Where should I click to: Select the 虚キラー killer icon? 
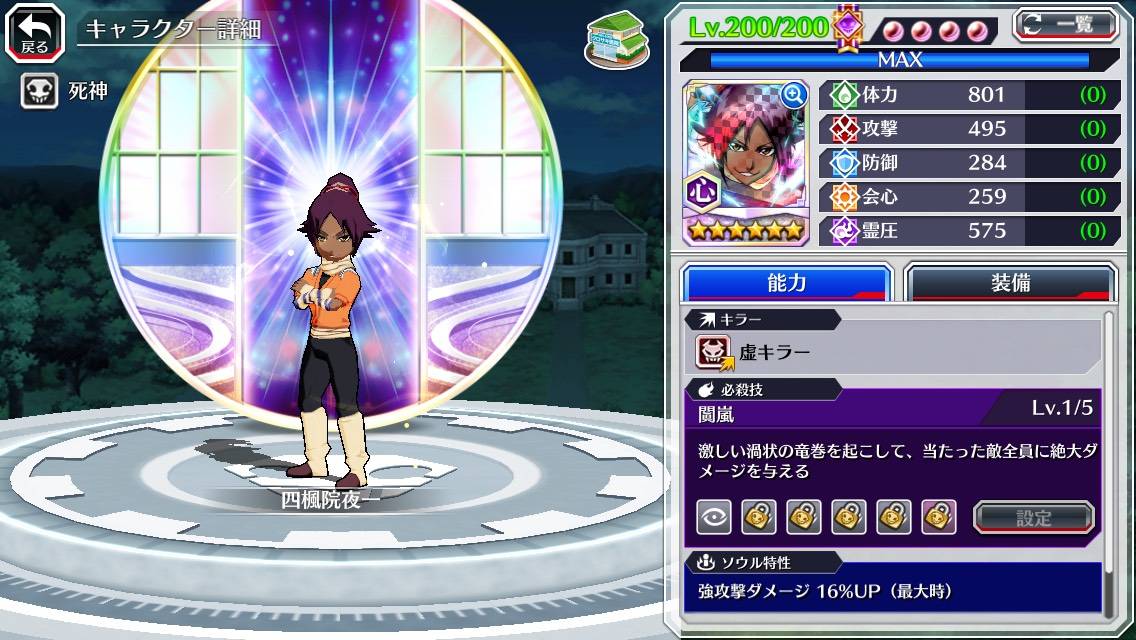(x=714, y=352)
